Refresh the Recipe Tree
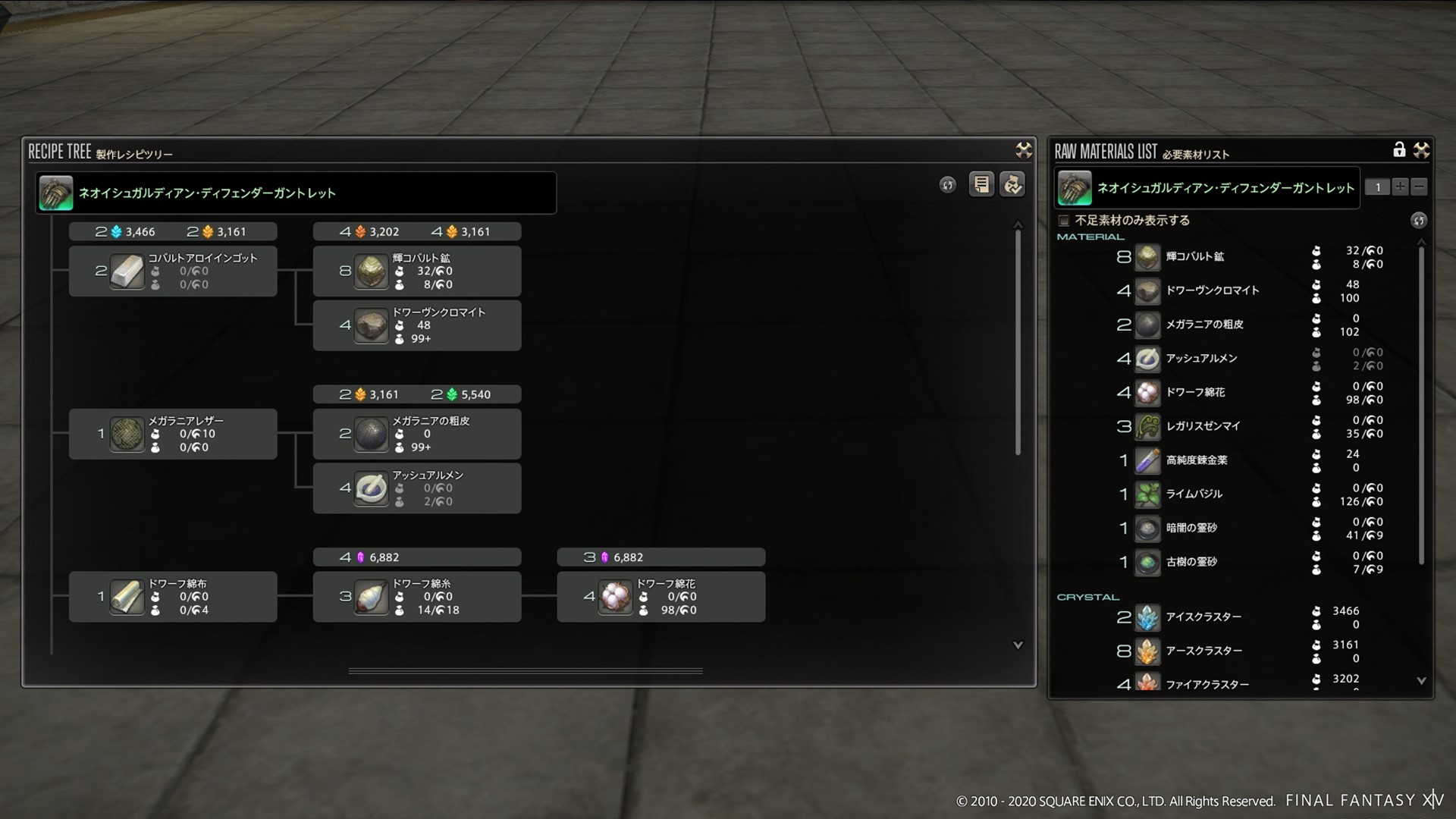The image size is (1456, 819). pyautogui.click(x=947, y=185)
